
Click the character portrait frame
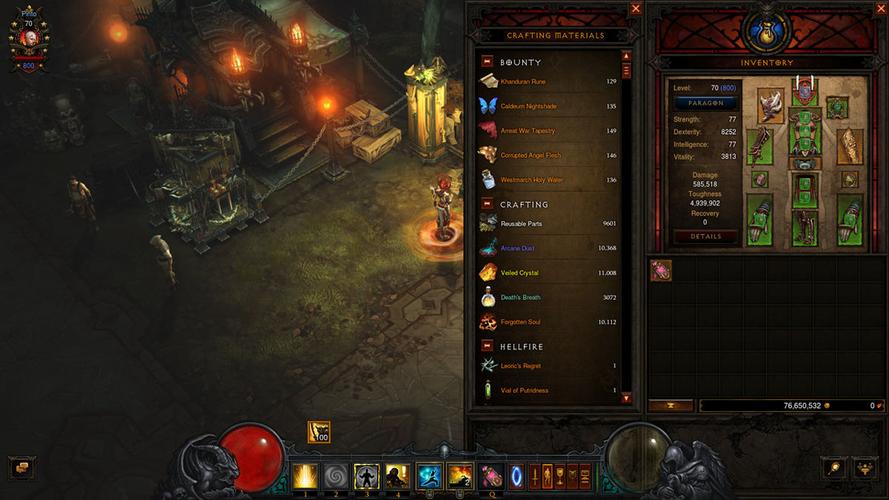(x=28, y=36)
